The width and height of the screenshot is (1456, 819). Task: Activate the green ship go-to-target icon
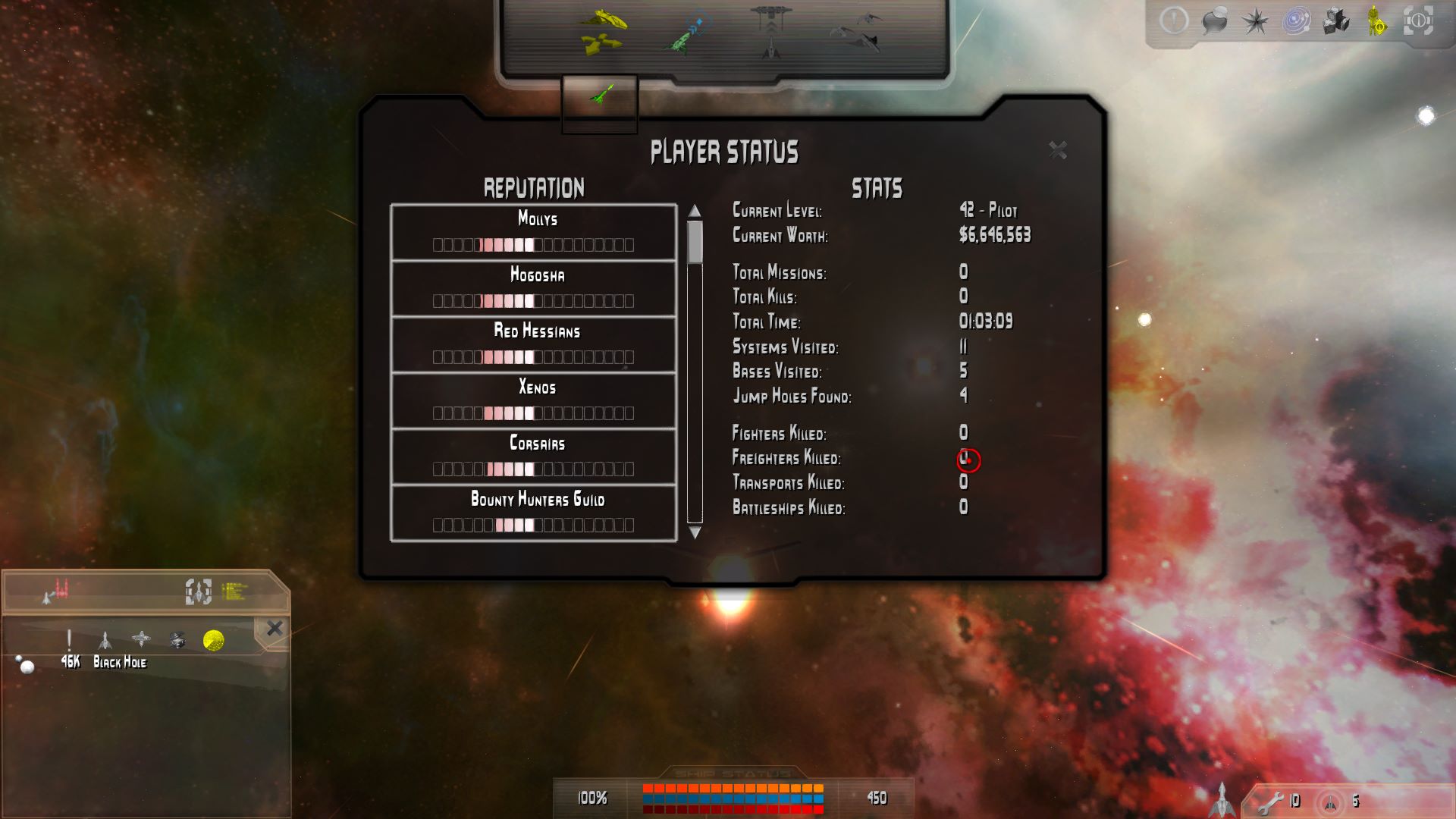click(x=689, y=35)
